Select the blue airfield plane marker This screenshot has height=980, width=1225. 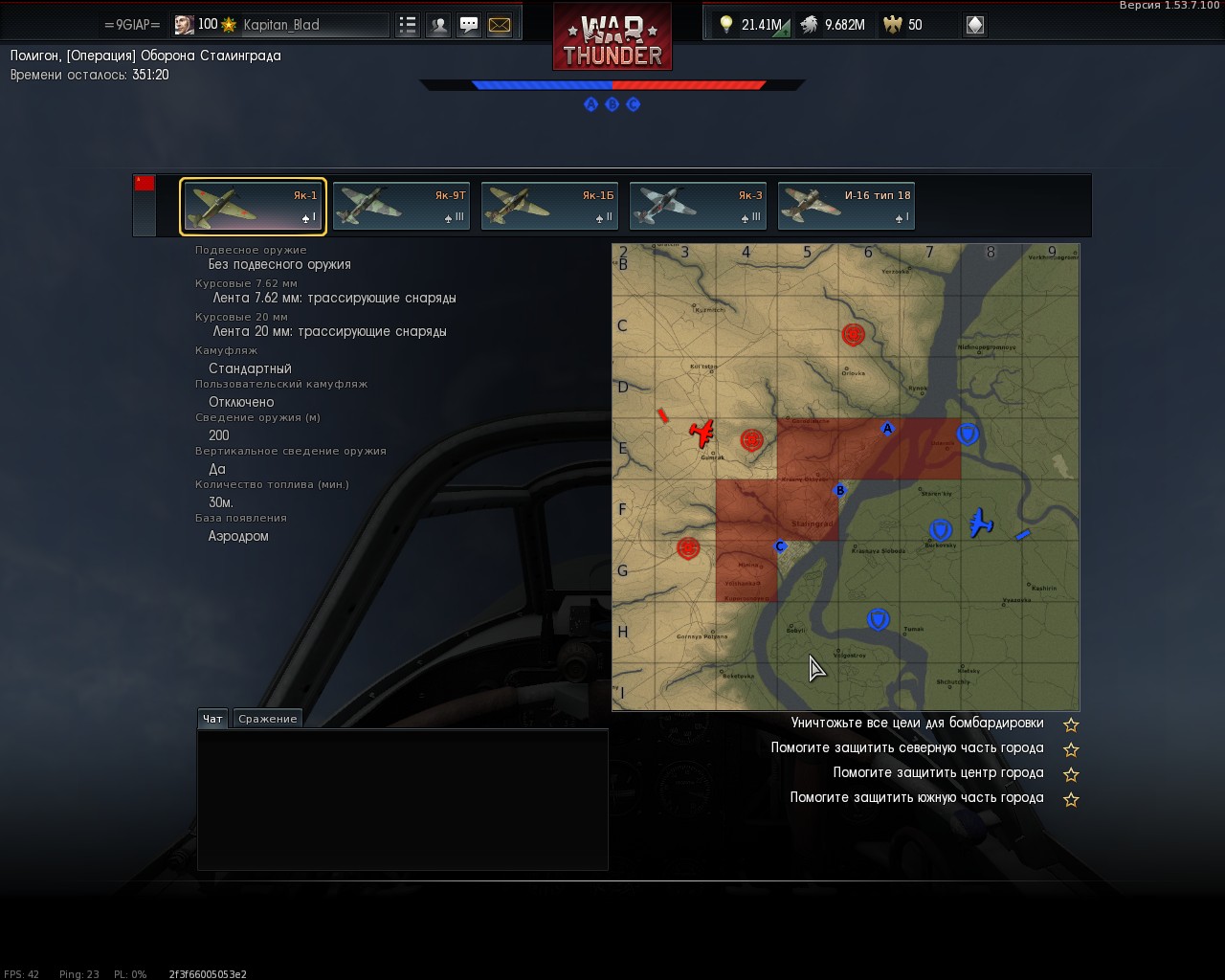(x=979, y=523)
